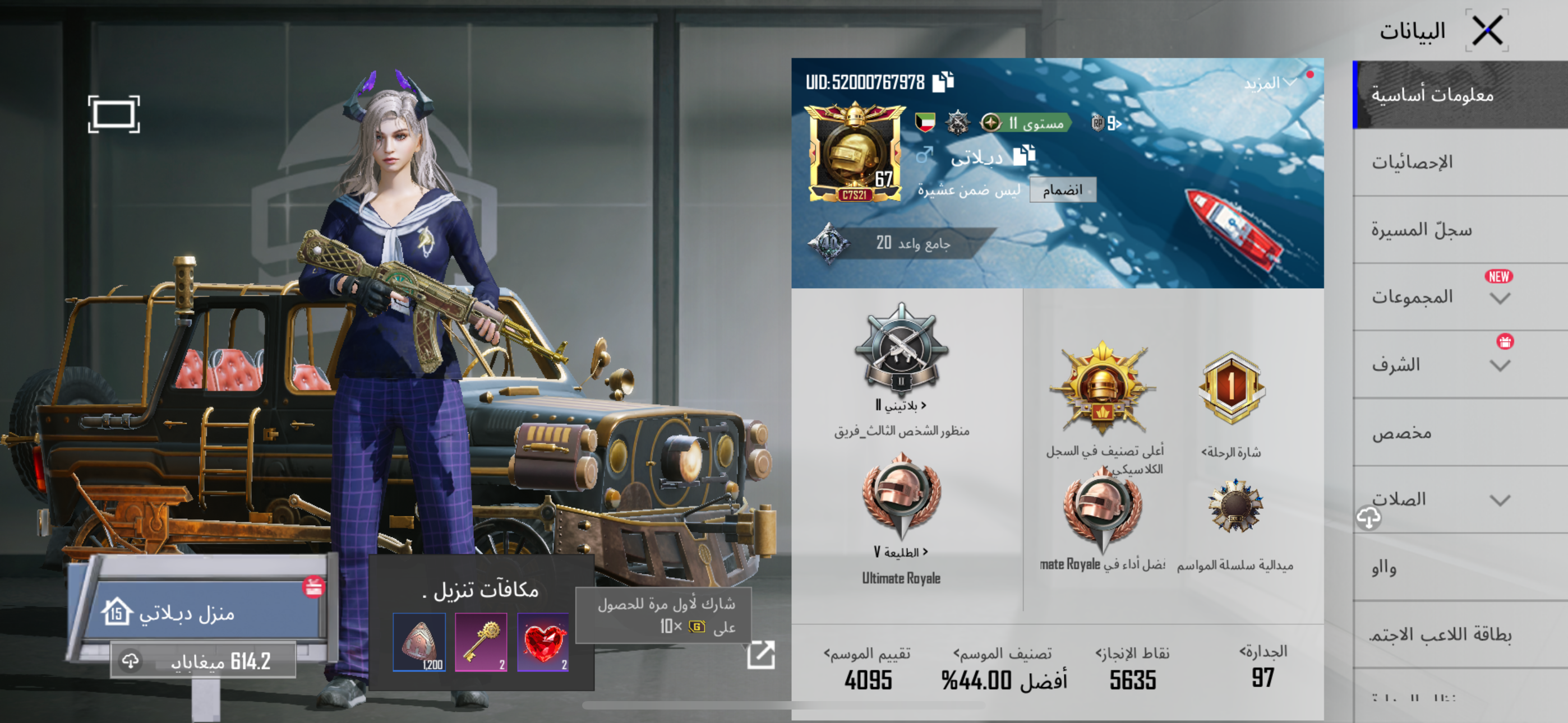Image resolution: width=1568 pixels, height=723 pixels.
Task: Copy the player UID
Action: [943, 82]
